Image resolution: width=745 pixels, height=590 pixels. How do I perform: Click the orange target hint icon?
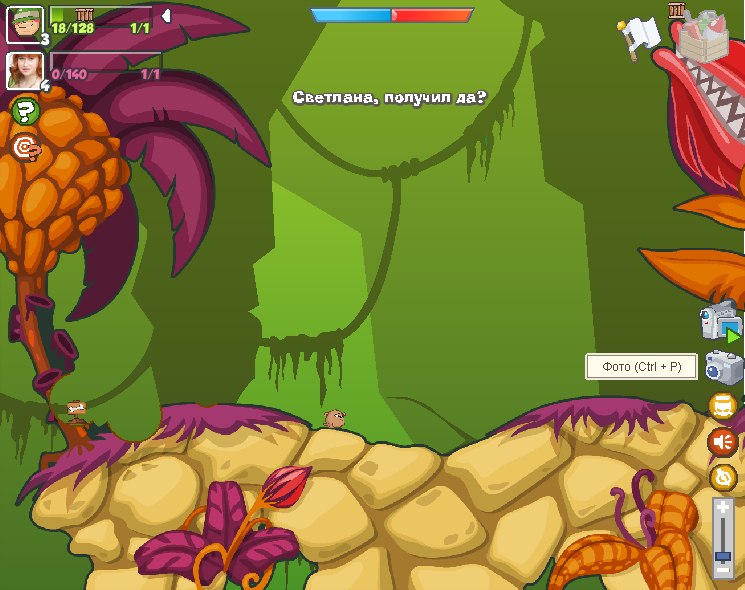pyautogui.click(x=25, y=148)
